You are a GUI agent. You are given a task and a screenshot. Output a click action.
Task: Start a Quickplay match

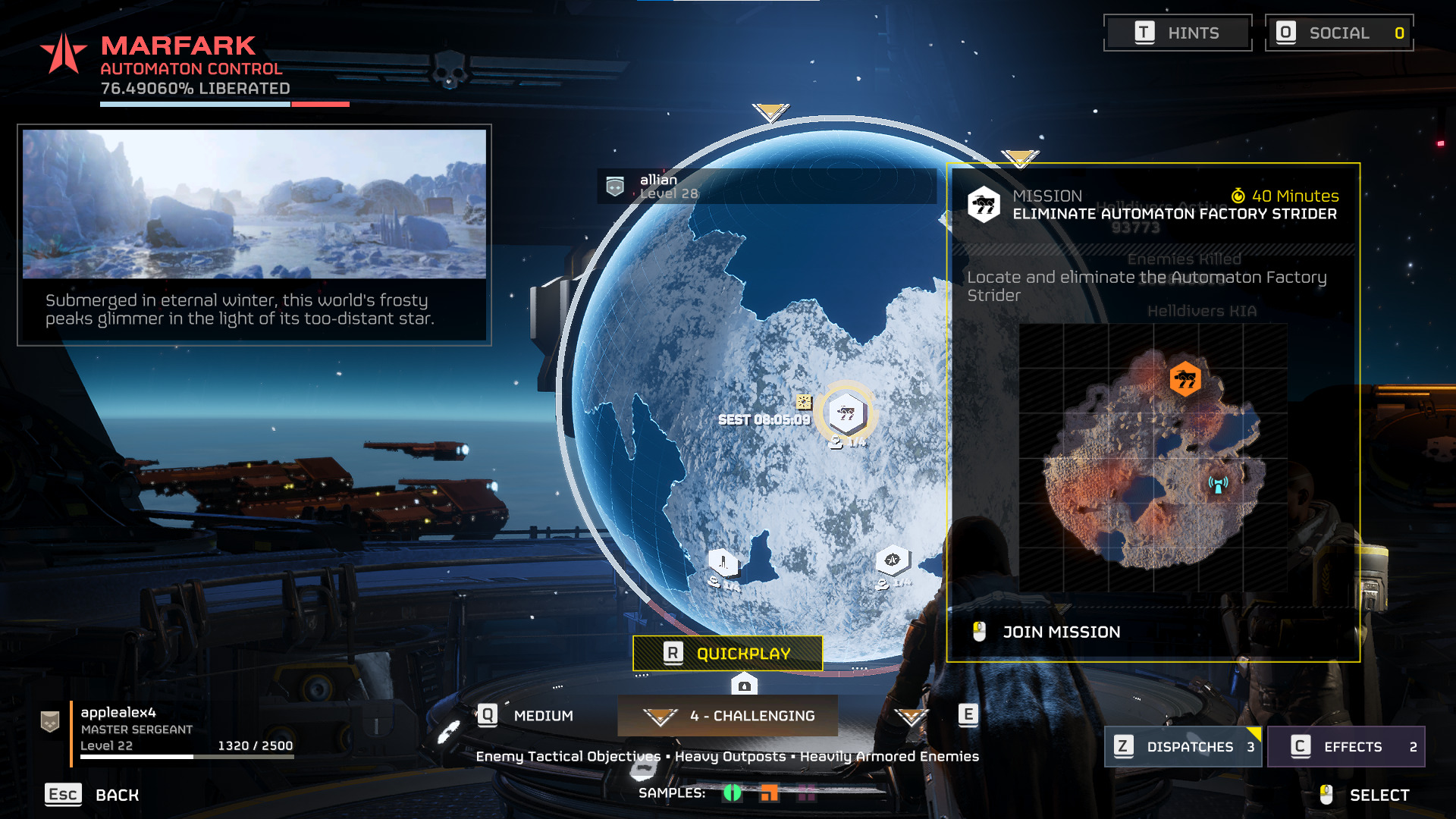click(x=727, y=654)
